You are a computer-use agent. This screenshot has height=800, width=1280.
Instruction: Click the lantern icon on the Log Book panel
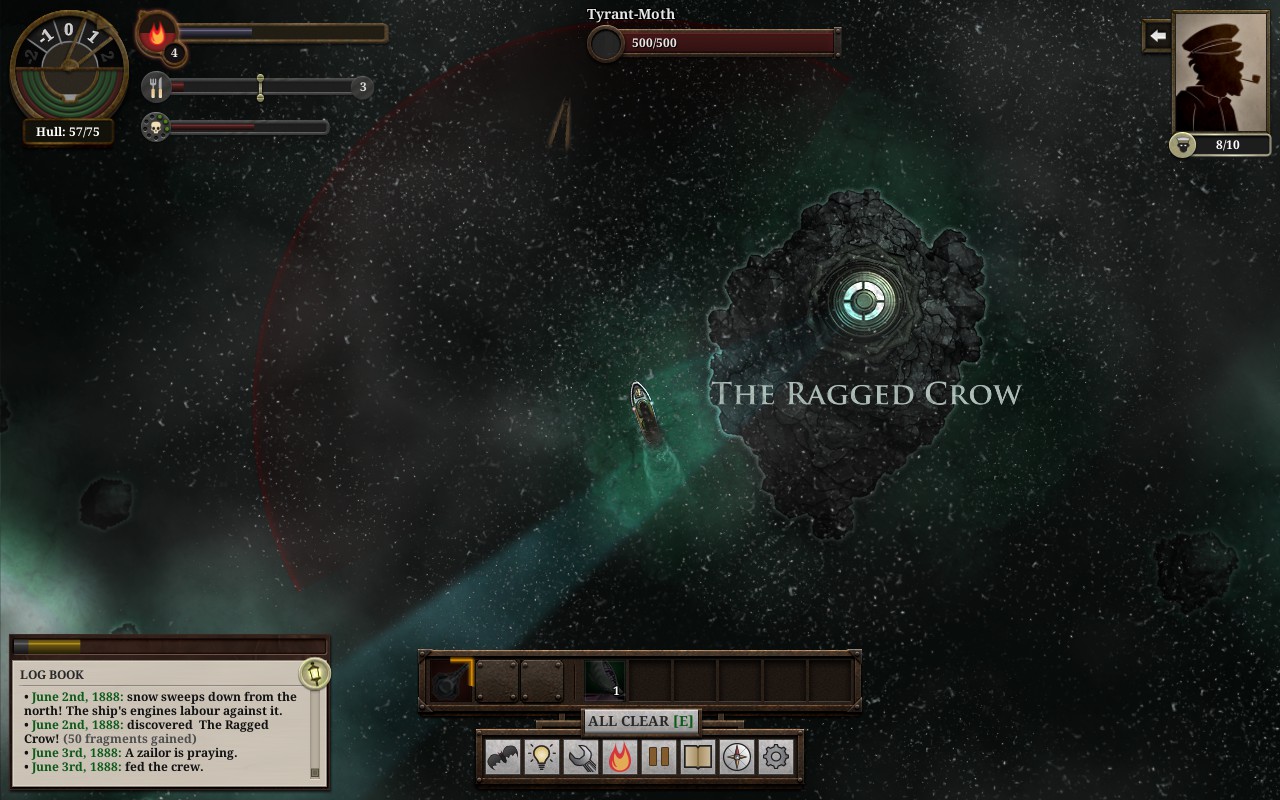314,675
